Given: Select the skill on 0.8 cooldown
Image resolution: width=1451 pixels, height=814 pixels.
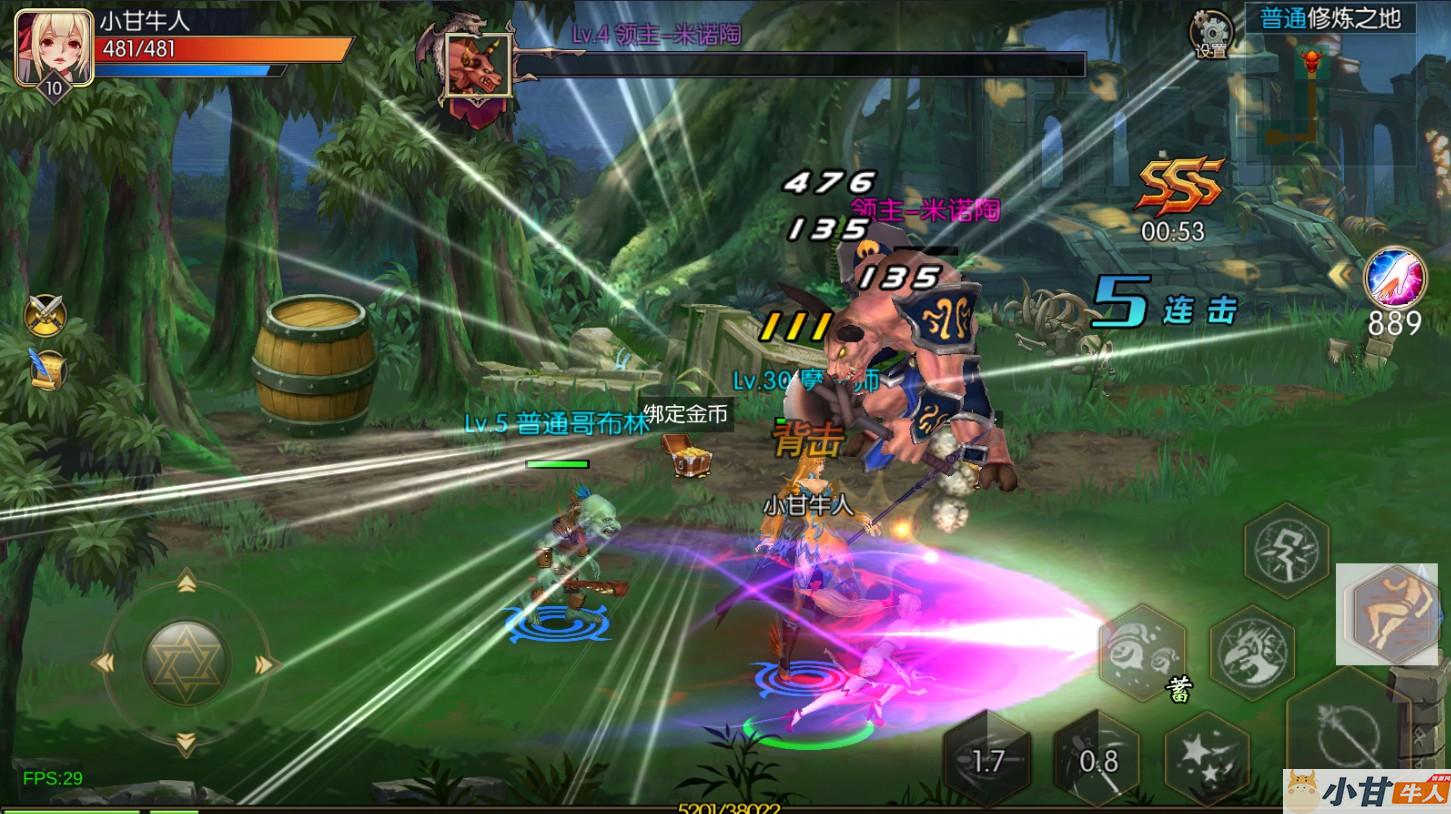Looking at the screenshot, I should 1097,761.
